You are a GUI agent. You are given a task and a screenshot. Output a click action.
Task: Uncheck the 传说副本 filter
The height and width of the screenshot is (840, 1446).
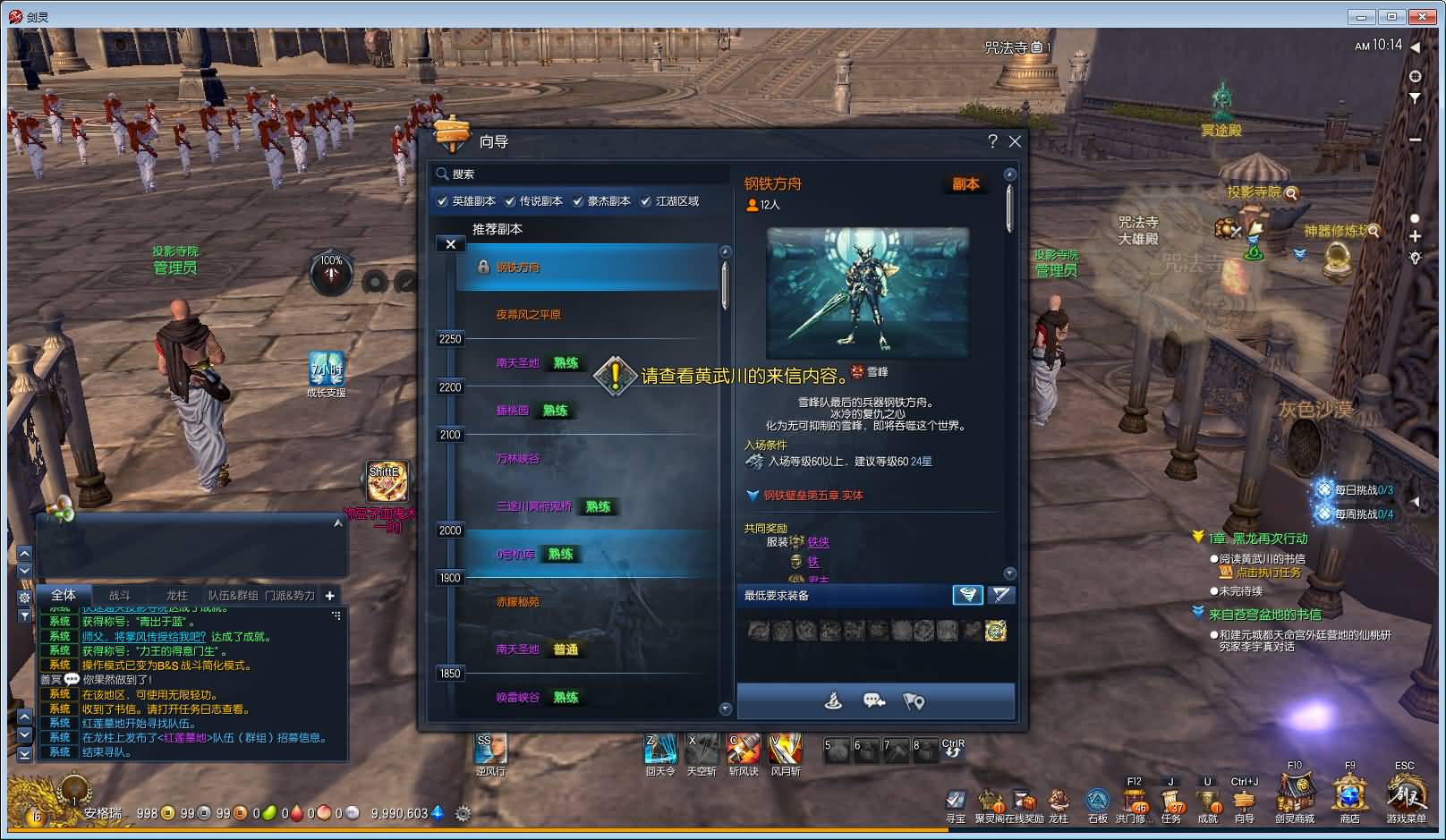point(510,201)
